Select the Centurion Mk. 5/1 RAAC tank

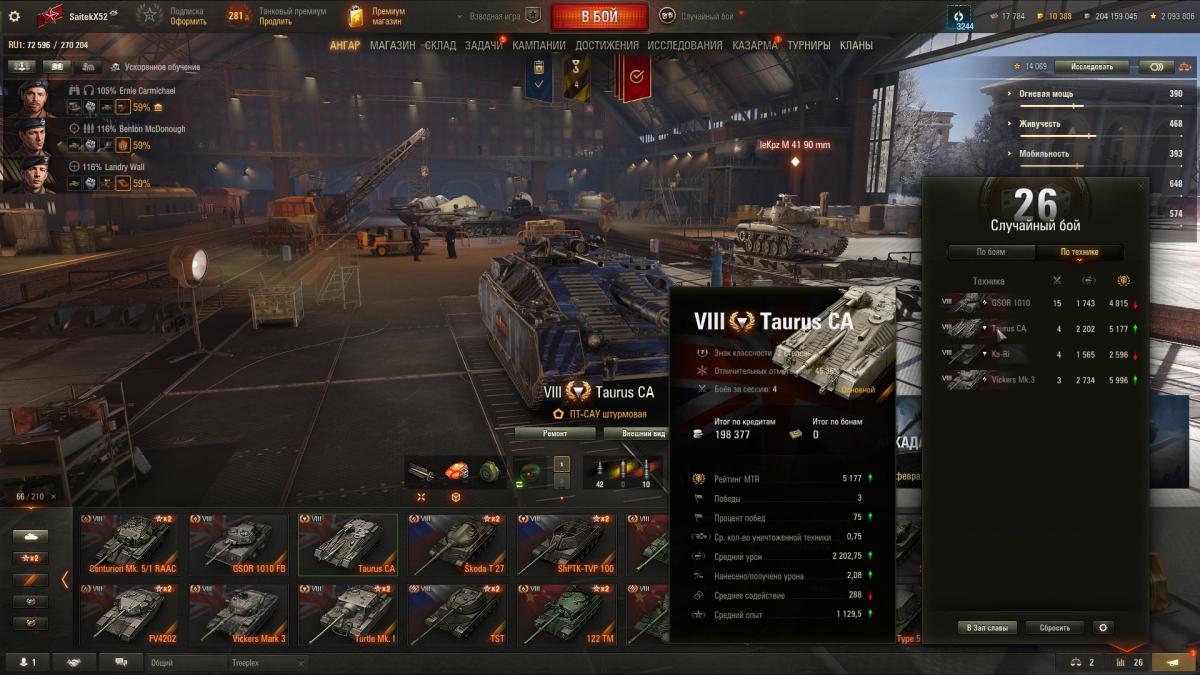129,545
